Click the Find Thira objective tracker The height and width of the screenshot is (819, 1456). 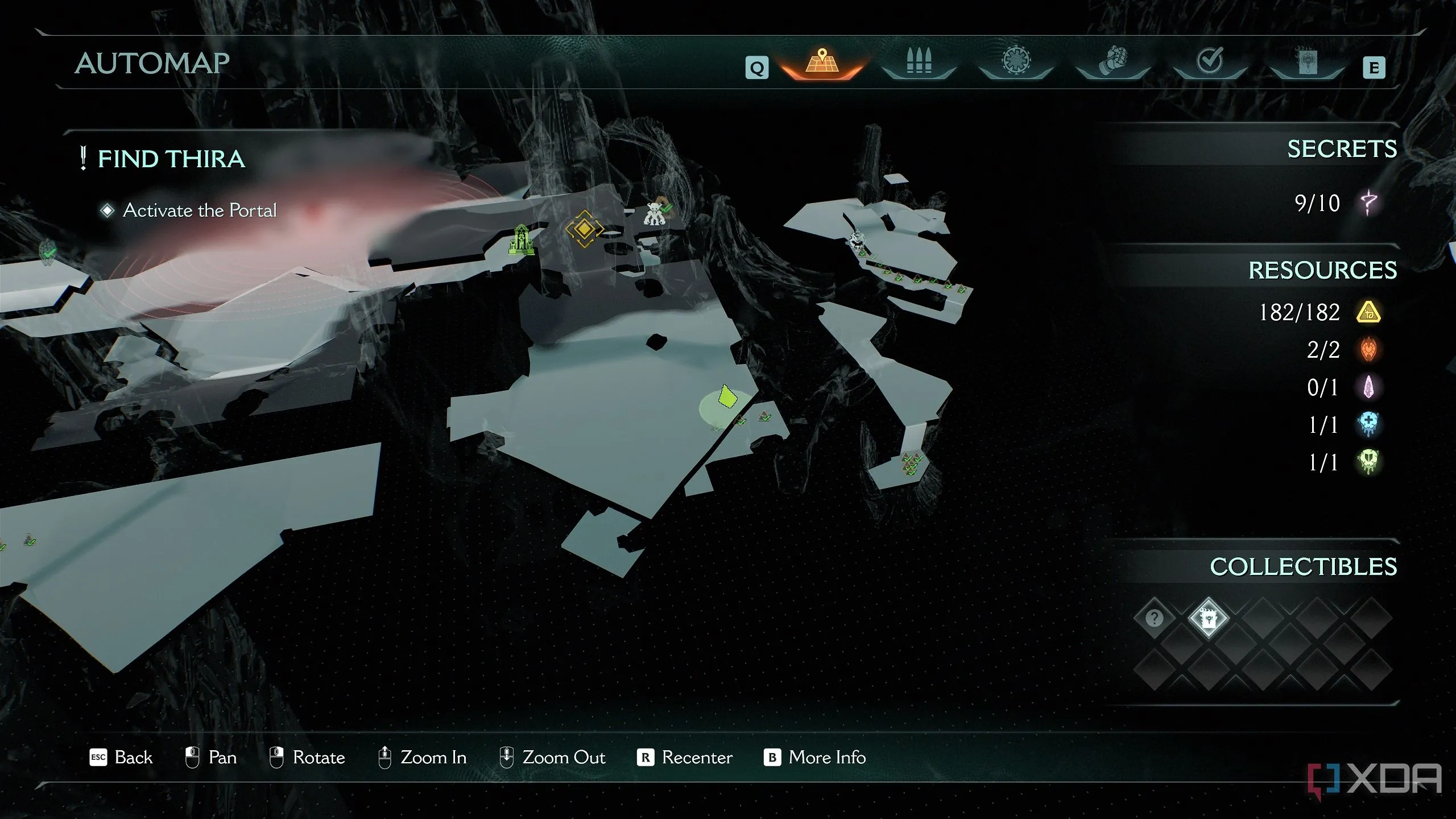171,159
